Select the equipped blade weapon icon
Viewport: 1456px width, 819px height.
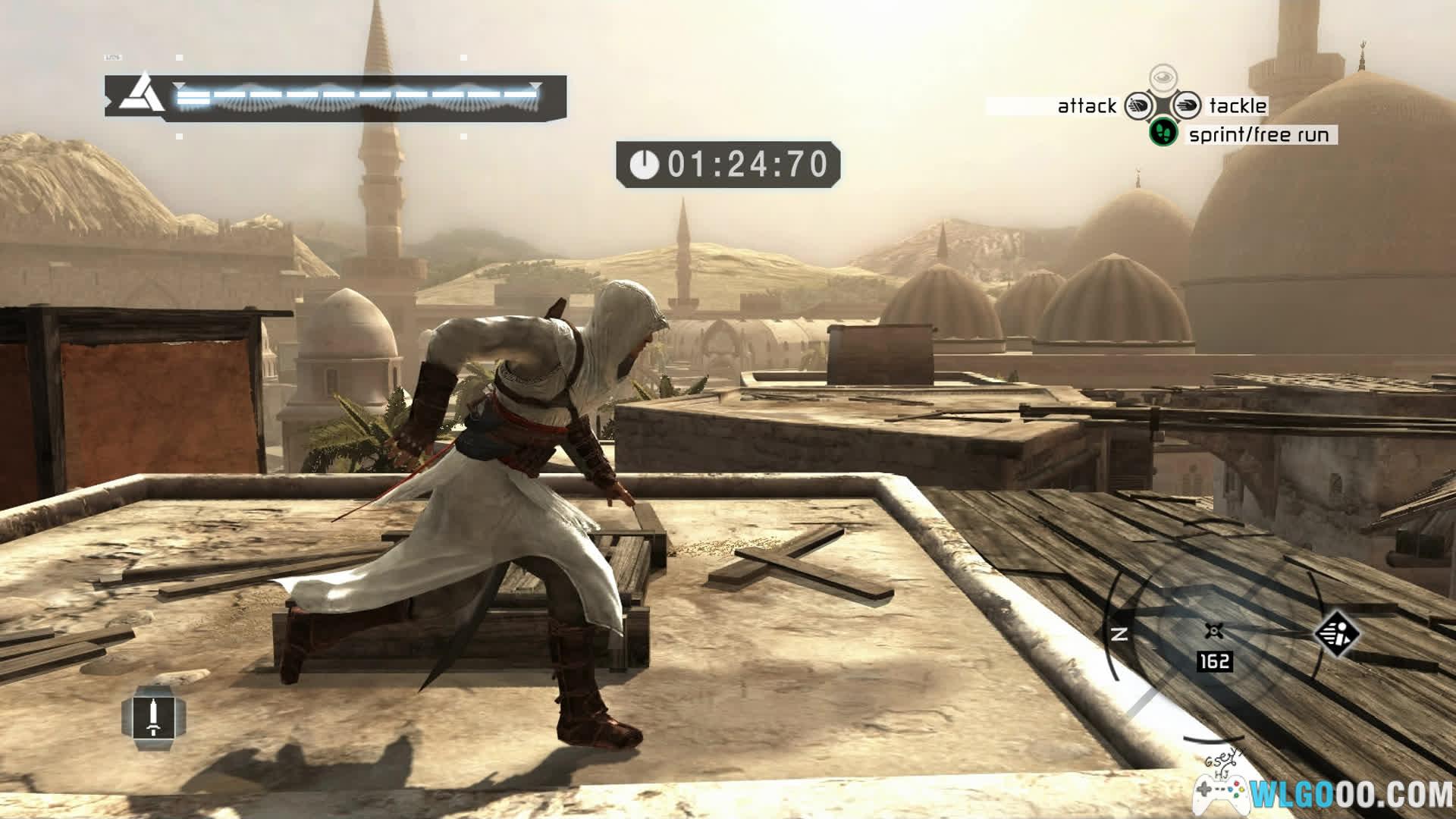tap(154, 717)
